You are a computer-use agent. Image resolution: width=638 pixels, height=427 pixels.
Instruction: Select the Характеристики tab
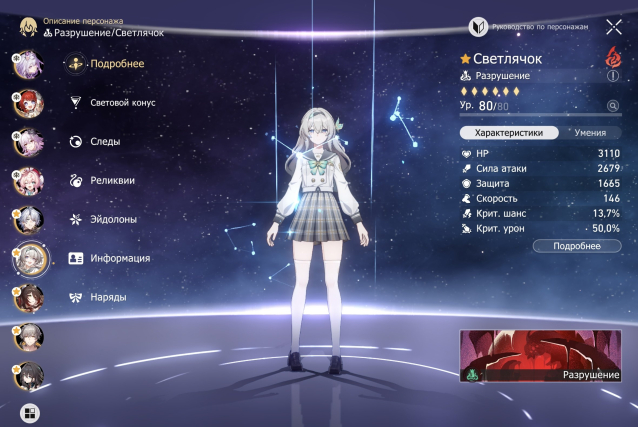pos(508,132)
